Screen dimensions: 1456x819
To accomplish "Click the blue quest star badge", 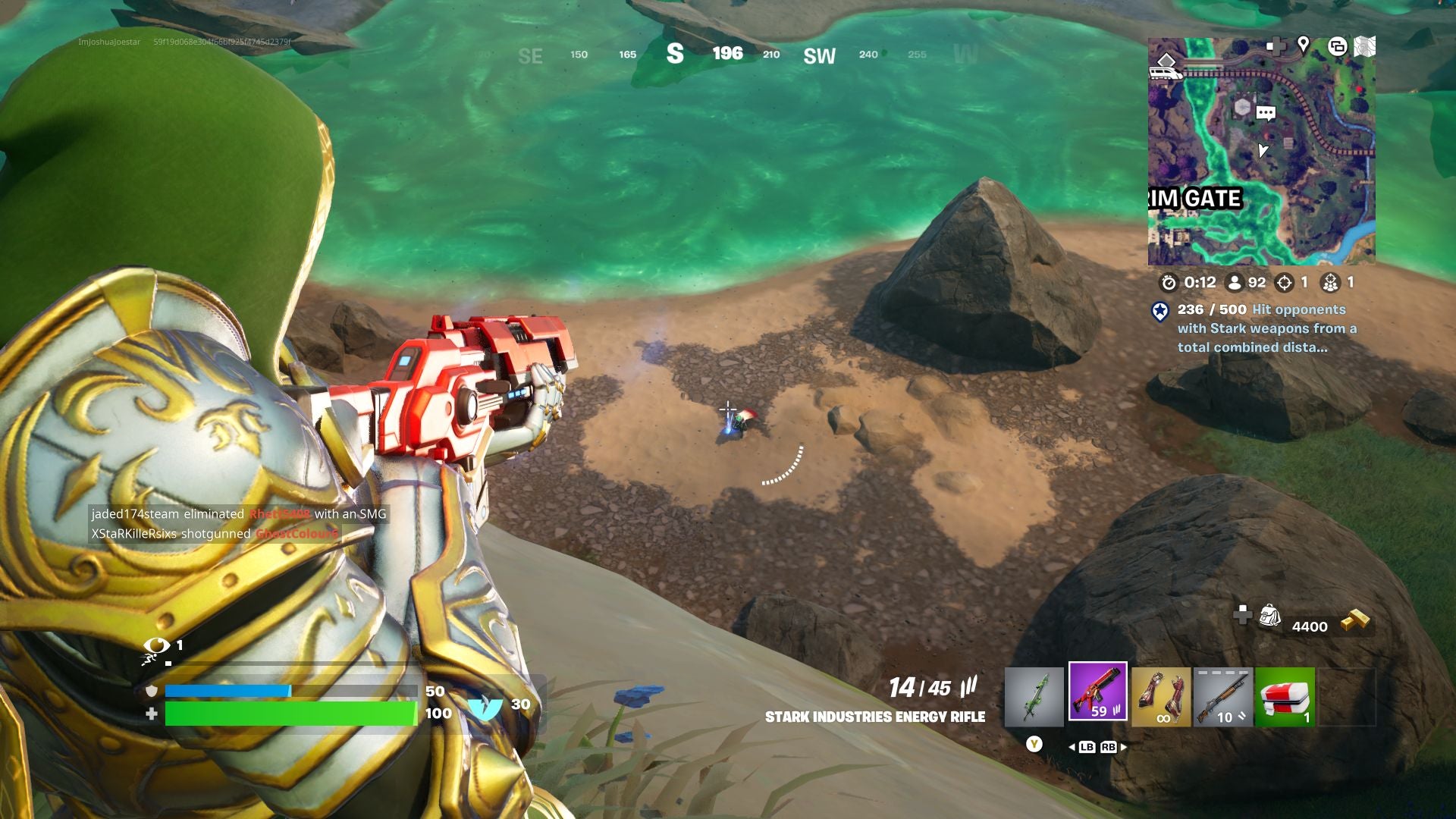I will tap(1159, 310).
